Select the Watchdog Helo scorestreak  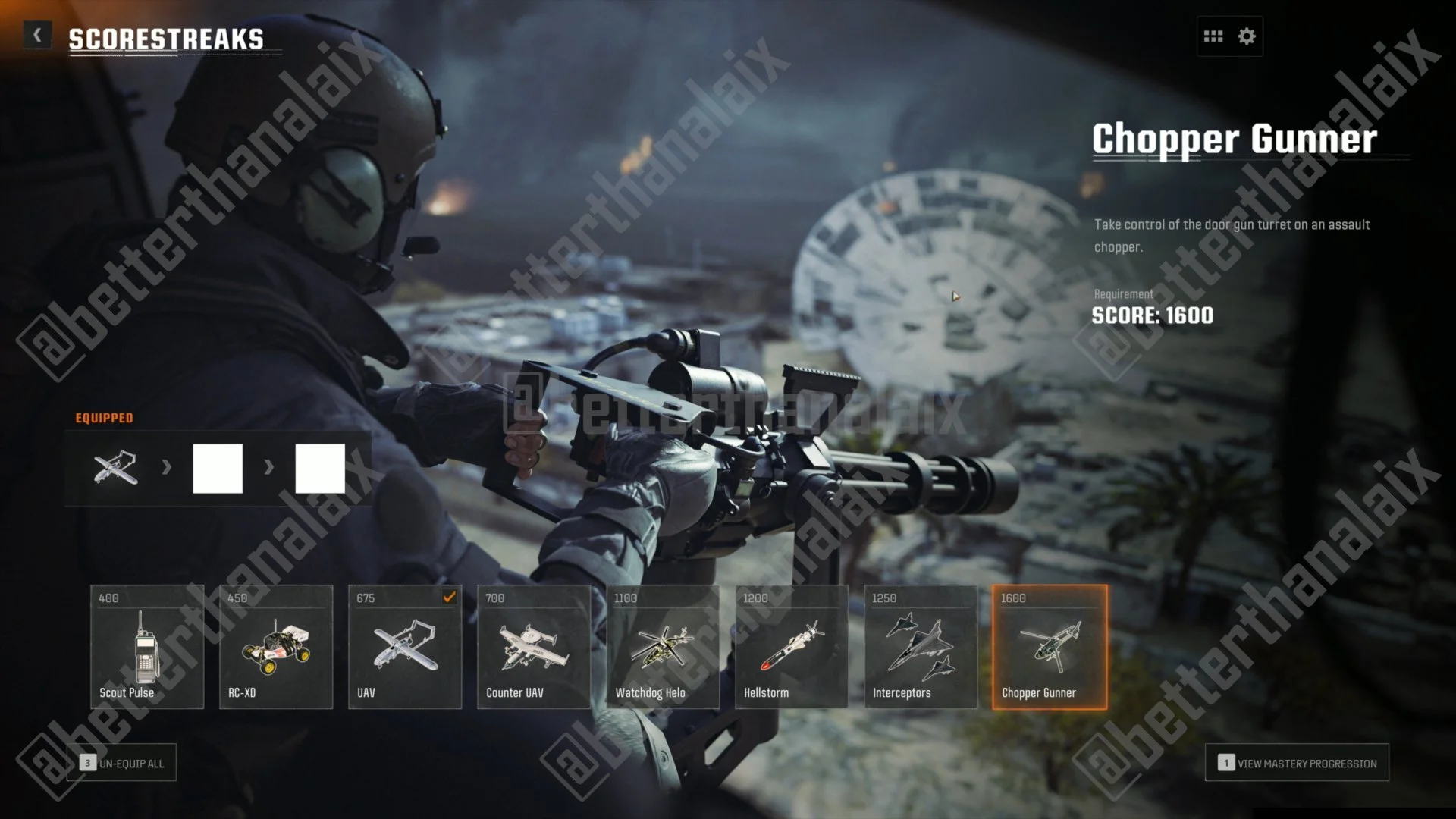click(x=663, y=647)
